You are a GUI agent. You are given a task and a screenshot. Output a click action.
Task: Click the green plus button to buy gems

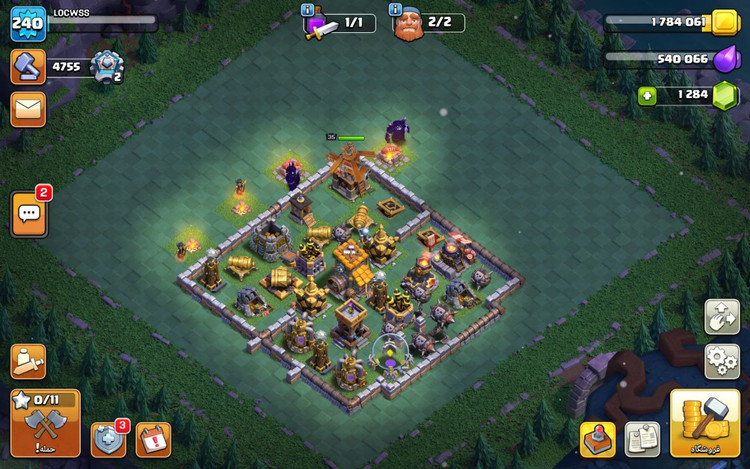tap(649, 96)
